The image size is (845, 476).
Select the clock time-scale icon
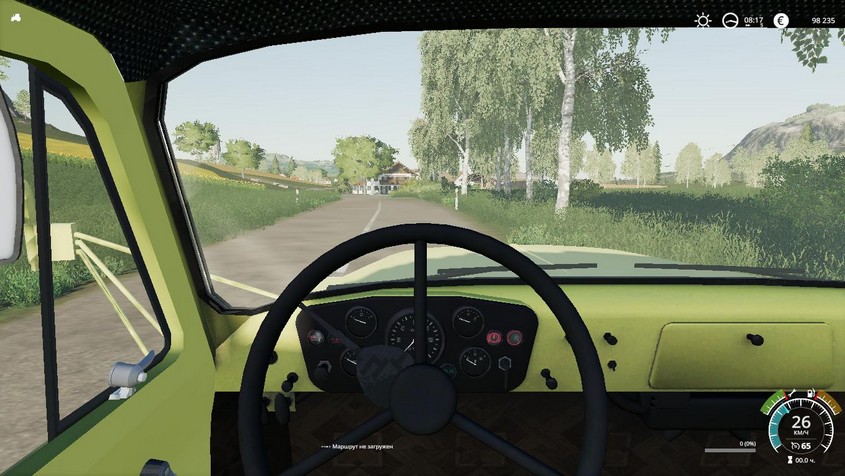coord(730,20)
